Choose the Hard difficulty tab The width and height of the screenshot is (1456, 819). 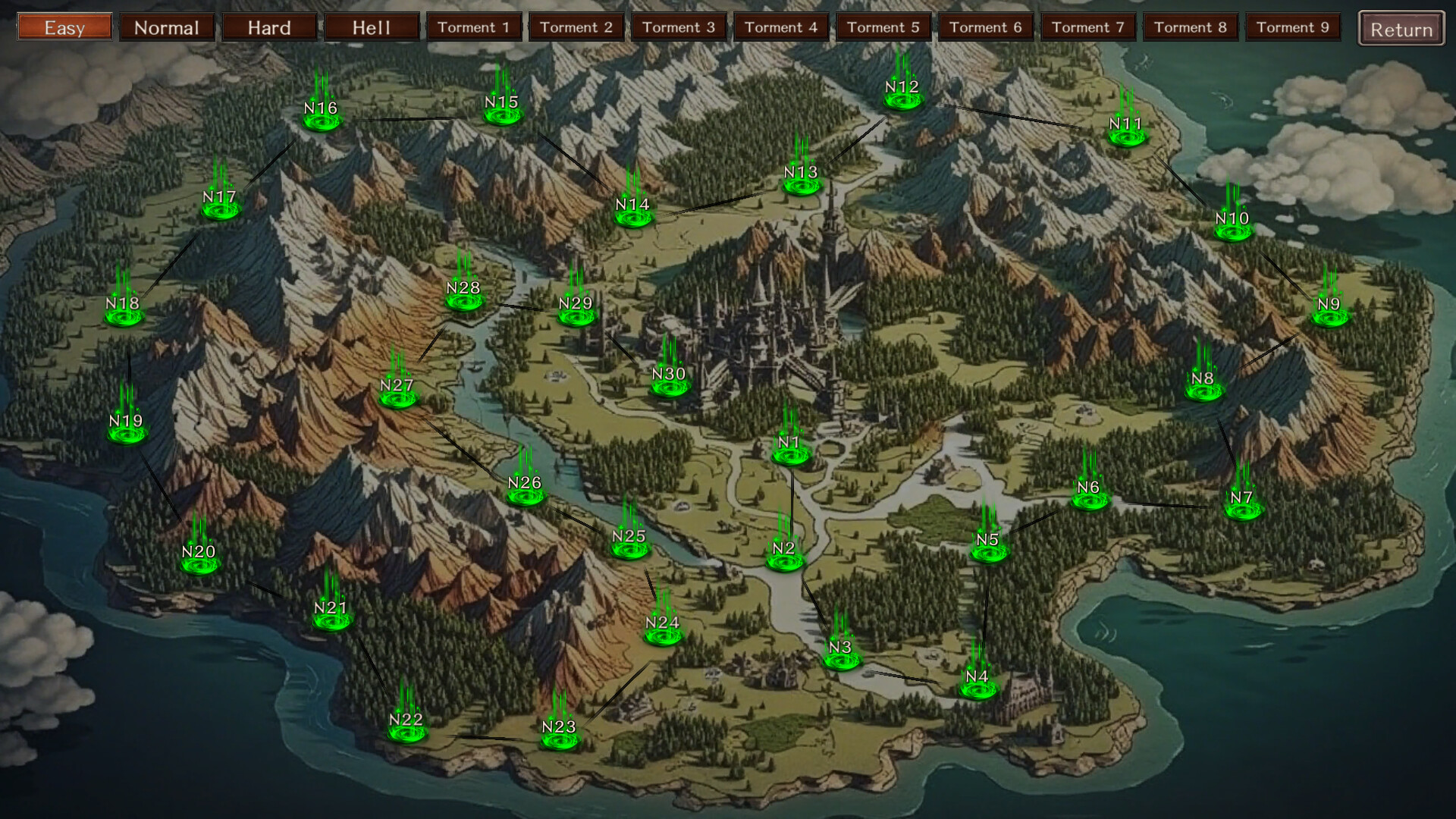269,28
